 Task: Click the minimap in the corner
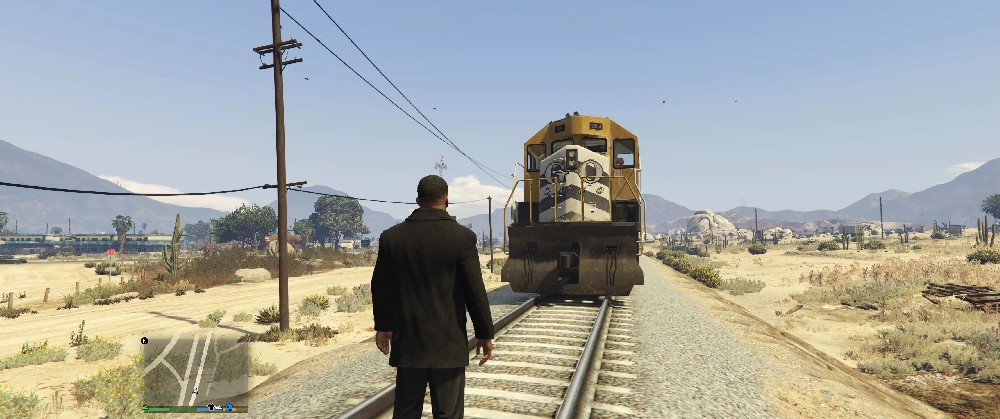pos(196,368)
